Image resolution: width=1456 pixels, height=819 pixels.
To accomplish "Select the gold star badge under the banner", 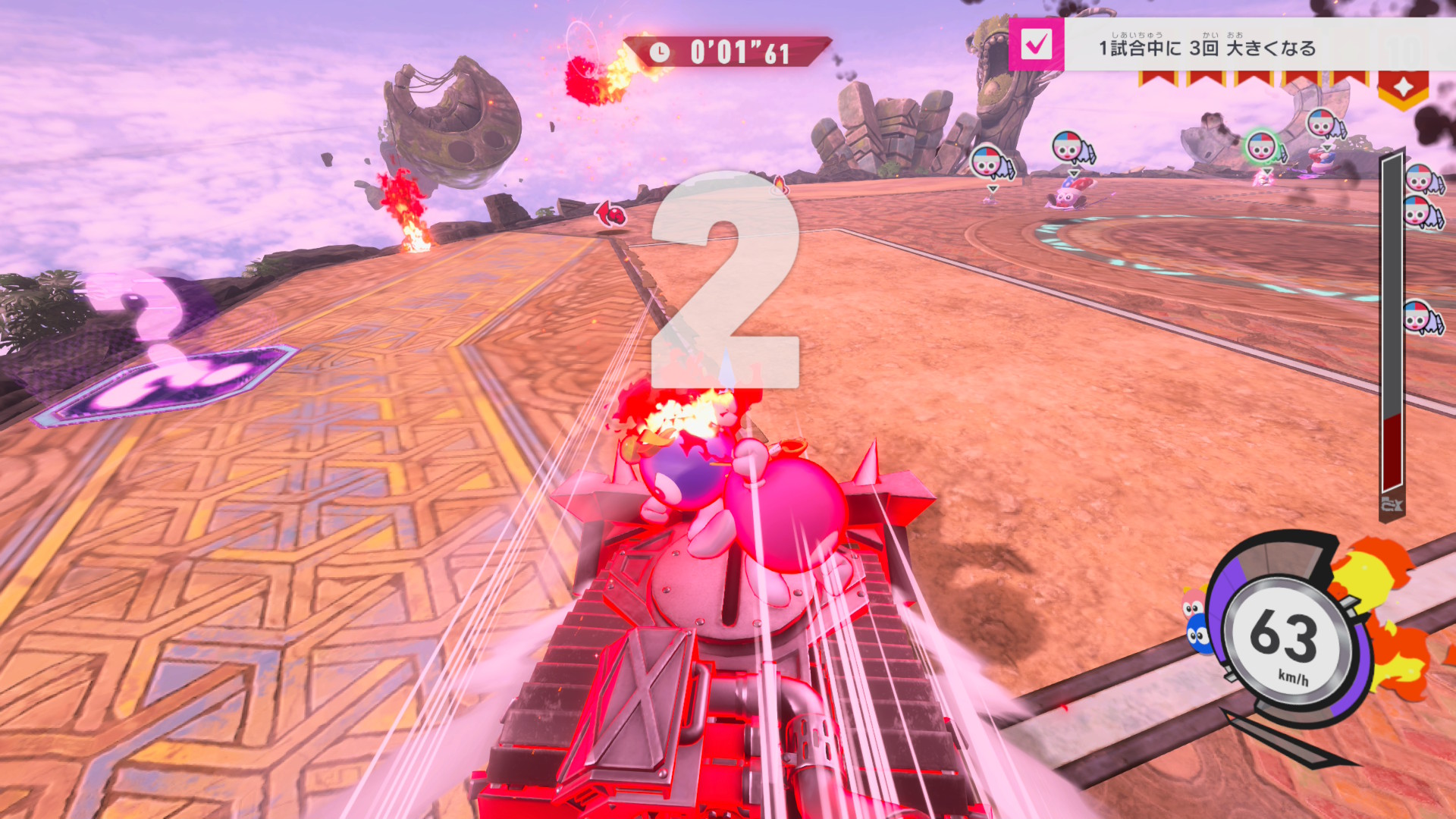I will tap(1403, 89).
